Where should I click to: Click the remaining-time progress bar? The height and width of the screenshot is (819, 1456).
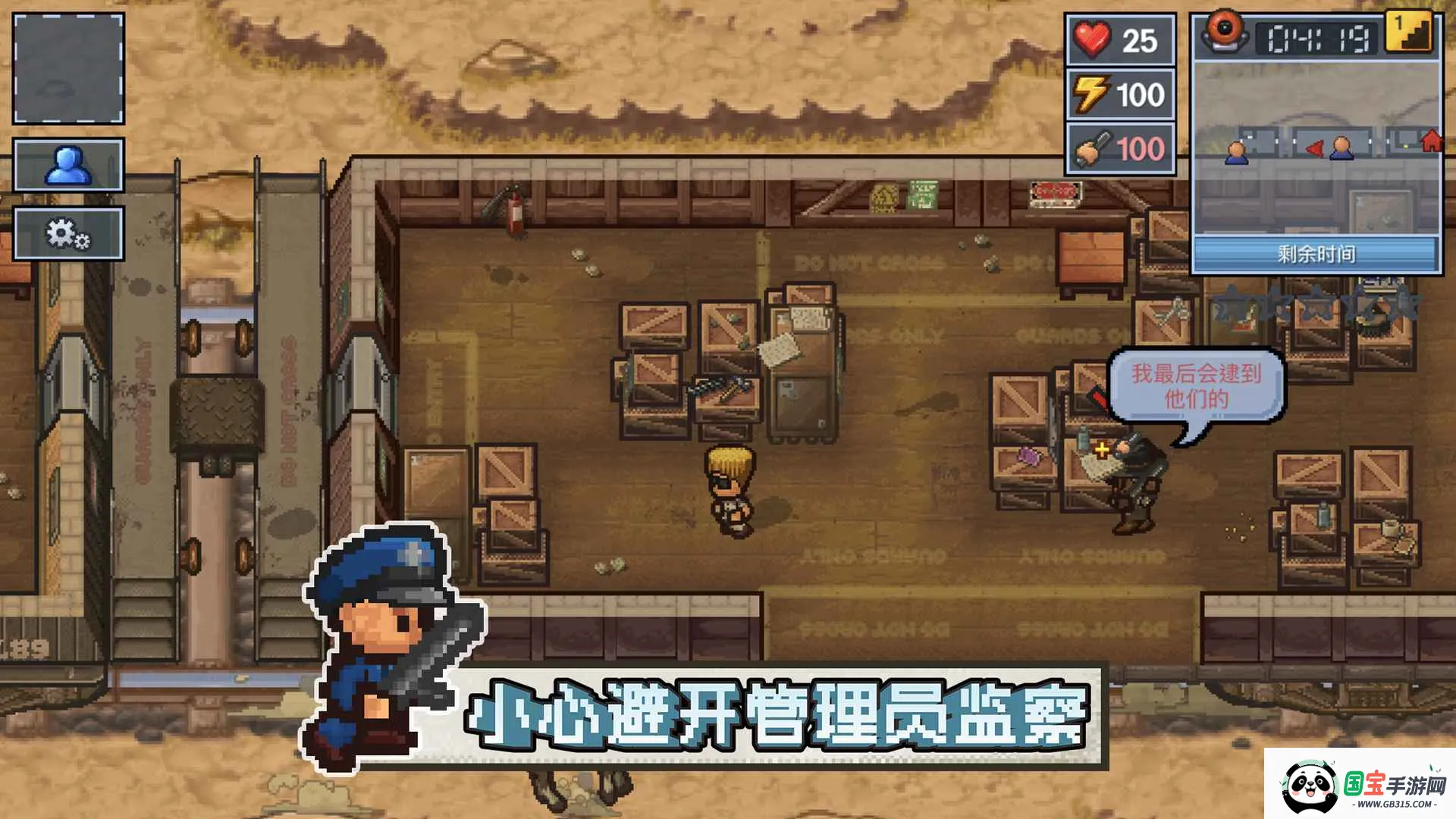tap(1316, 253)
